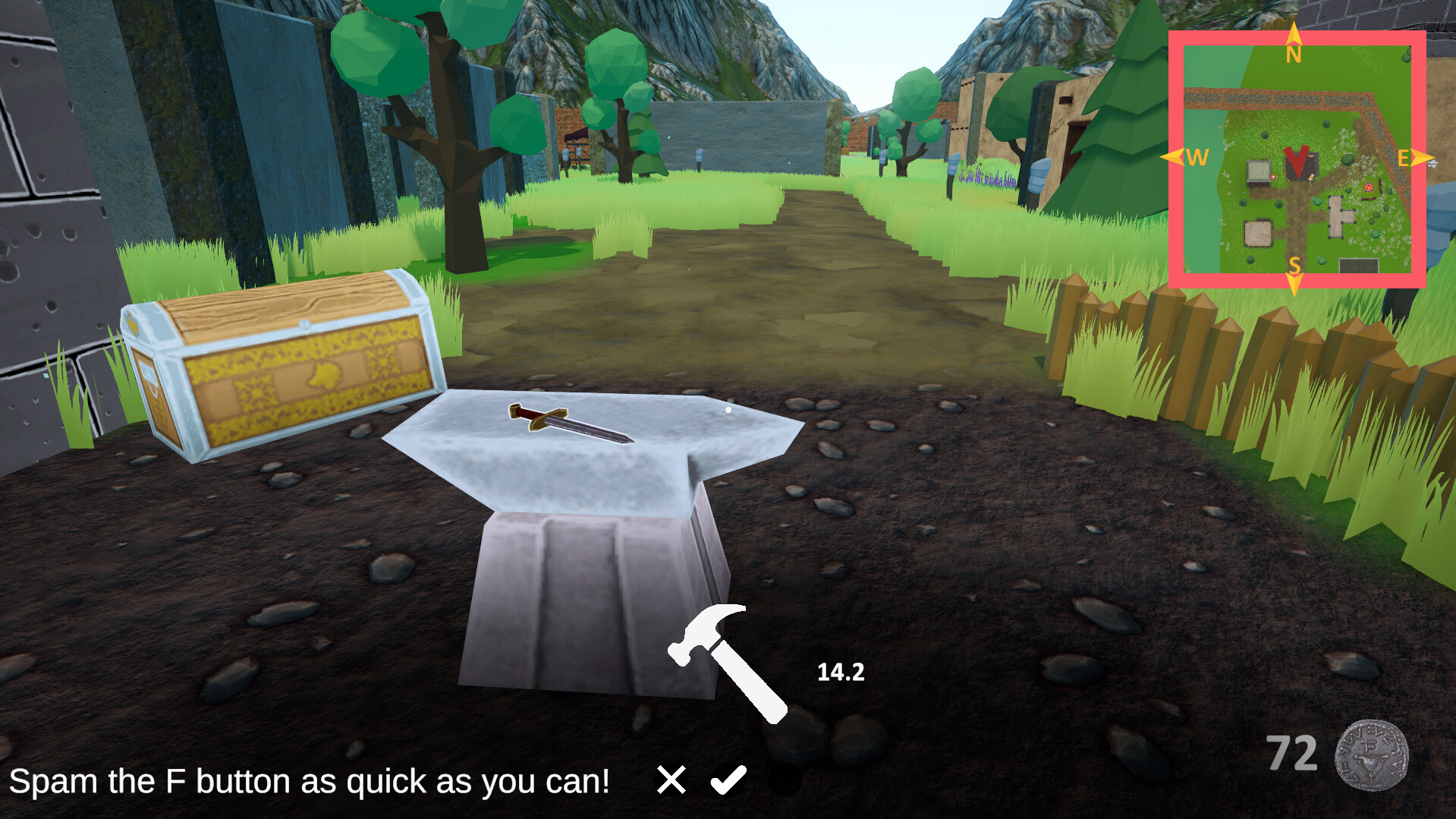The width and height of the screenshot is (1456, 819).
Task: Click the X fail marker icon
Action: [x=671, y=779]
